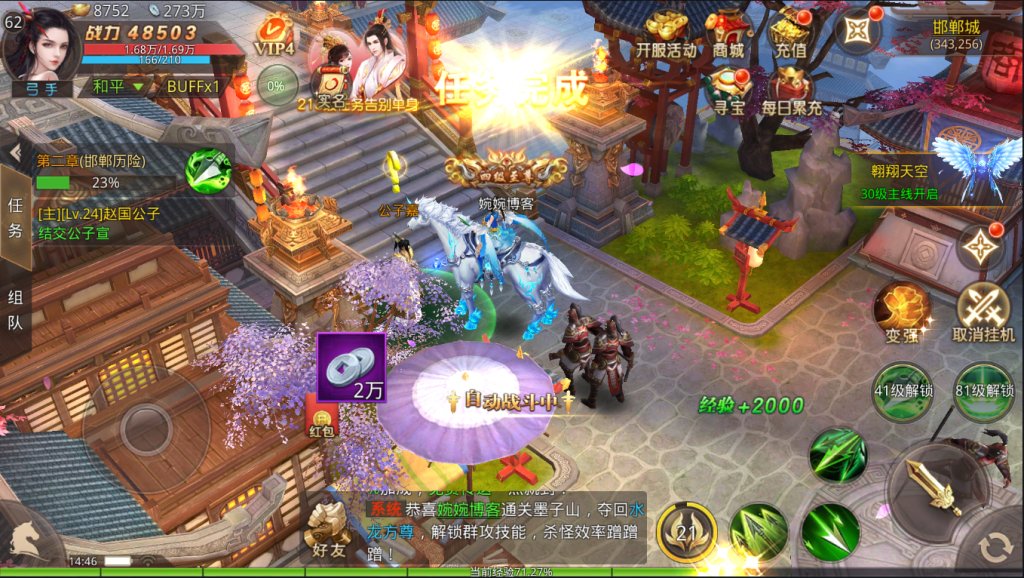Viewport: 1024px width, 578px height.
Task: Toggle 取消挂机 auto-battle off
Action: (x=984, y=311)
